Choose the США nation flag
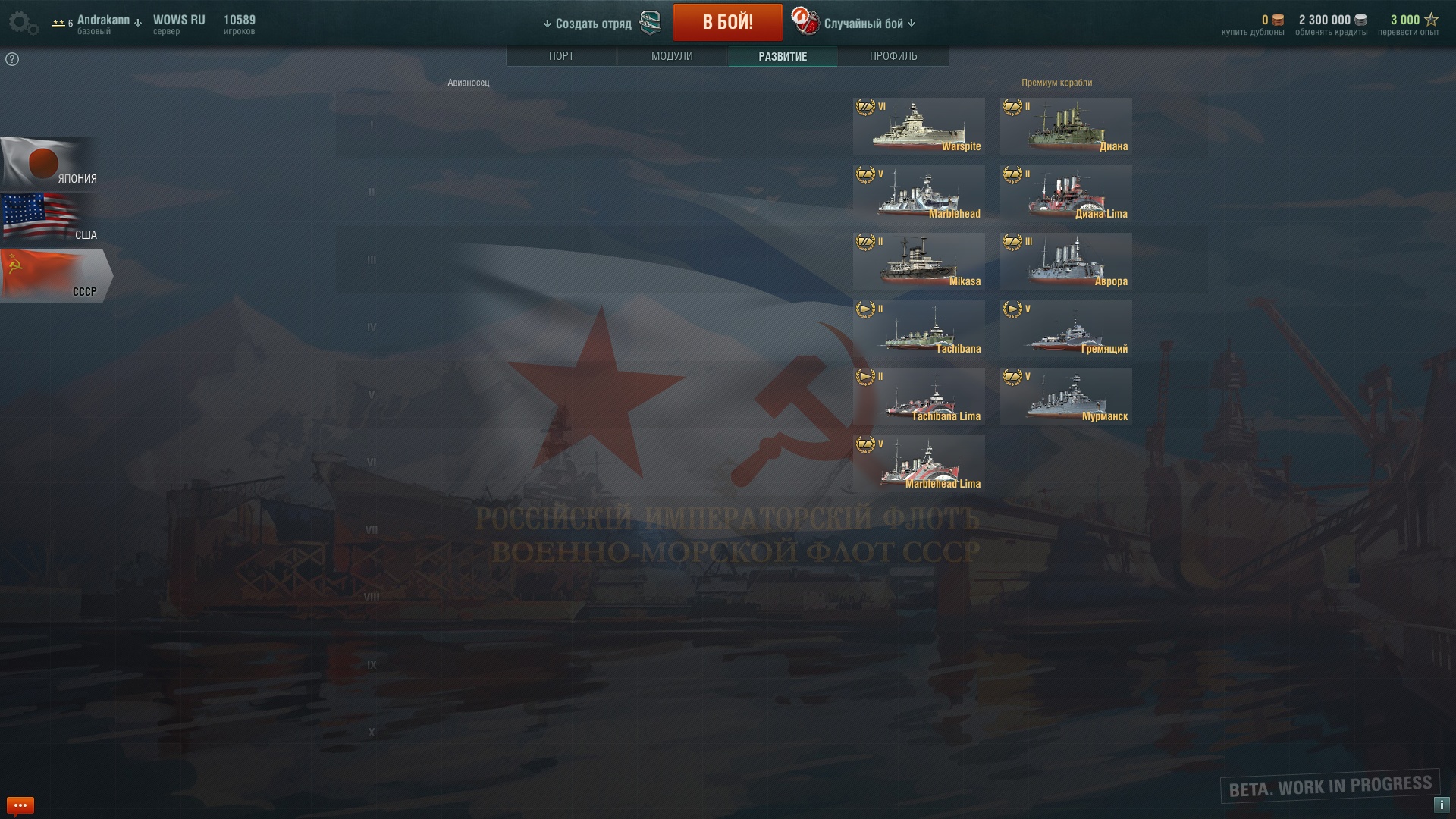 (x=49, y=219)
